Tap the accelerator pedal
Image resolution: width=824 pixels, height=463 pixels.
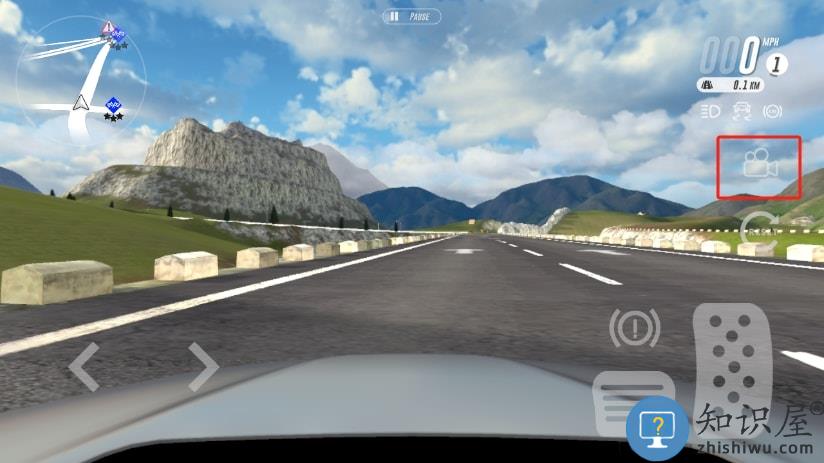click(x=732, y=366)
